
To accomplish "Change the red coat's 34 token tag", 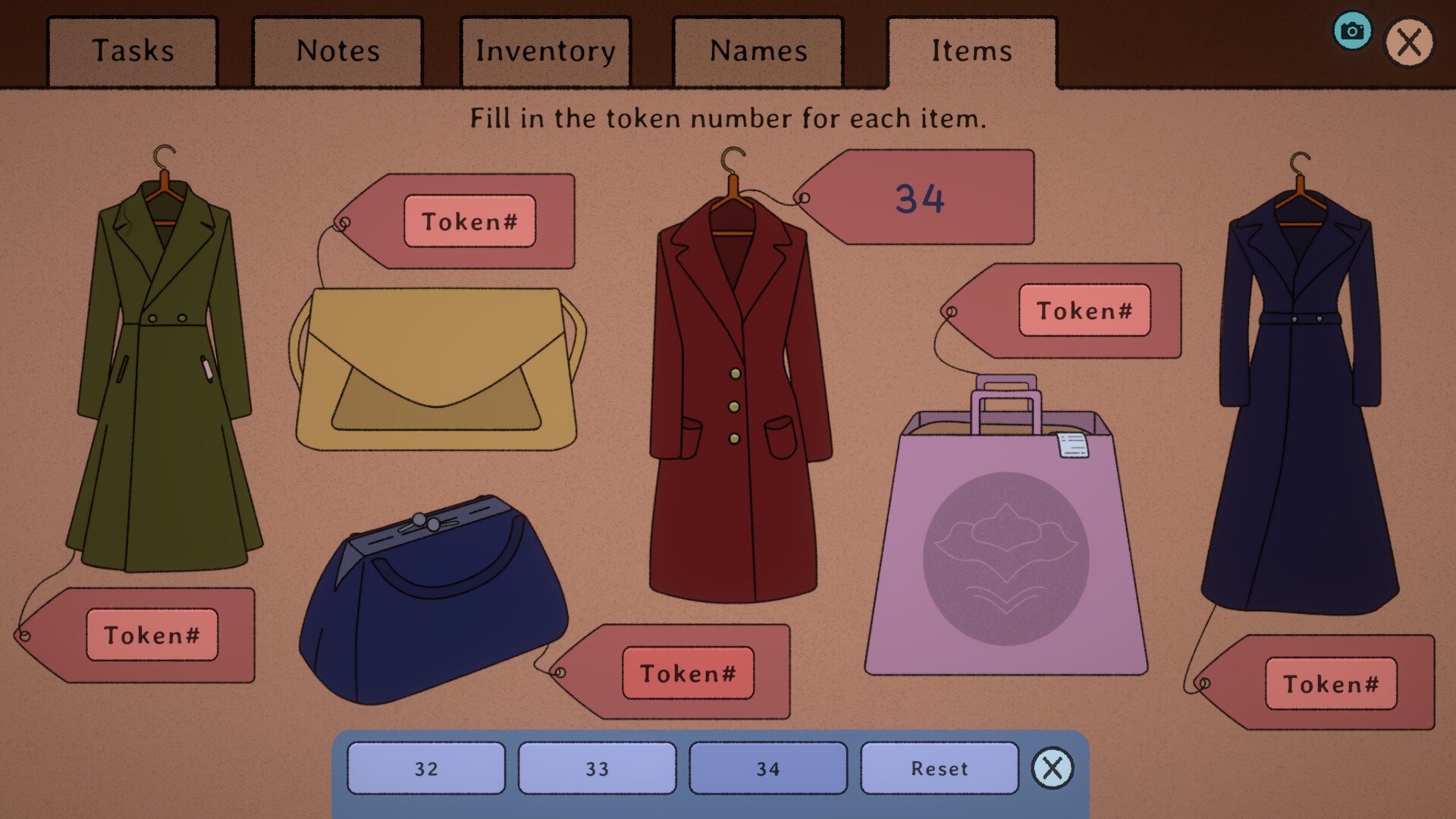I will tap(919, 199).
